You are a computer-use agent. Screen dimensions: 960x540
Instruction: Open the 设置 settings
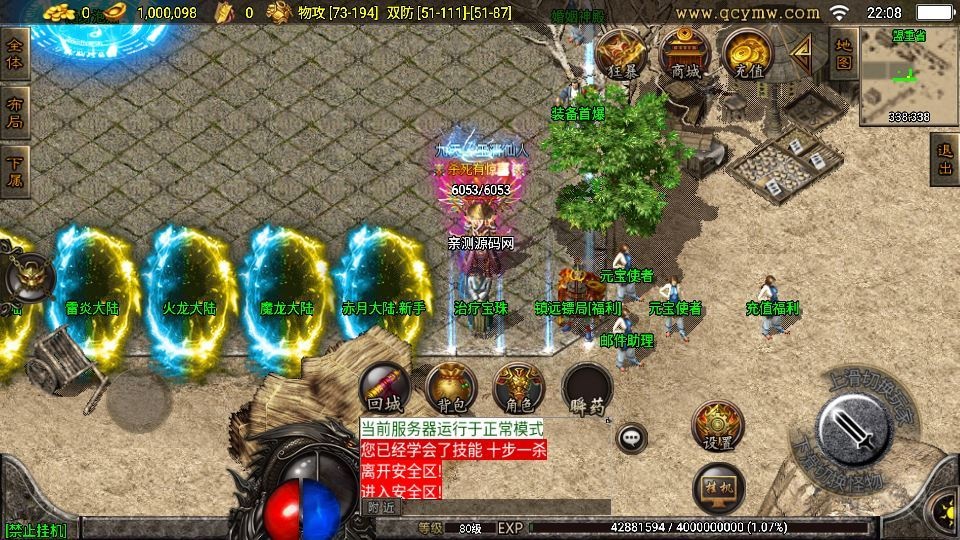coord(718,427)
